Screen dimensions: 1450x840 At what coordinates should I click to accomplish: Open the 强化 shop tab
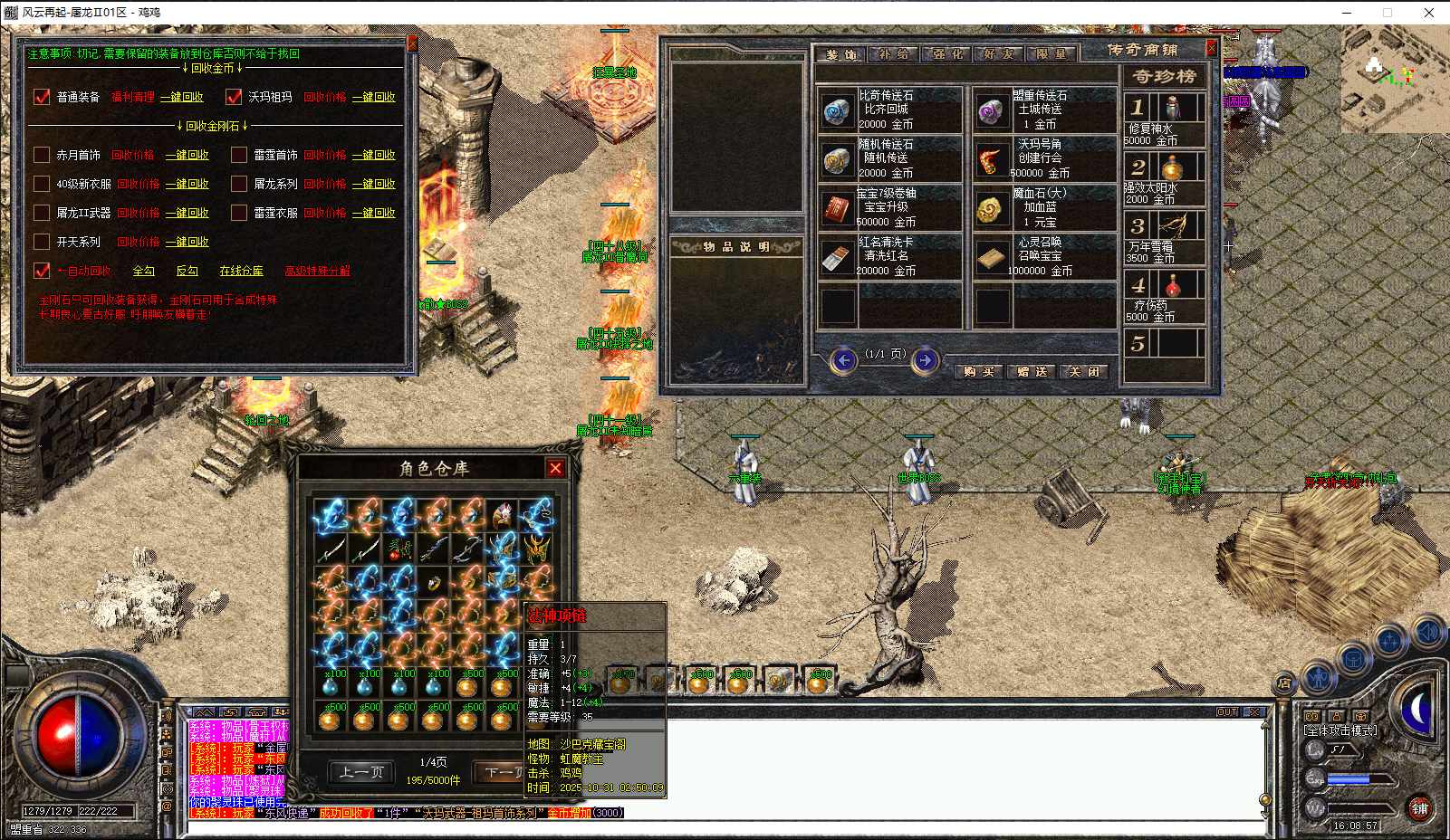pos(947,54)
